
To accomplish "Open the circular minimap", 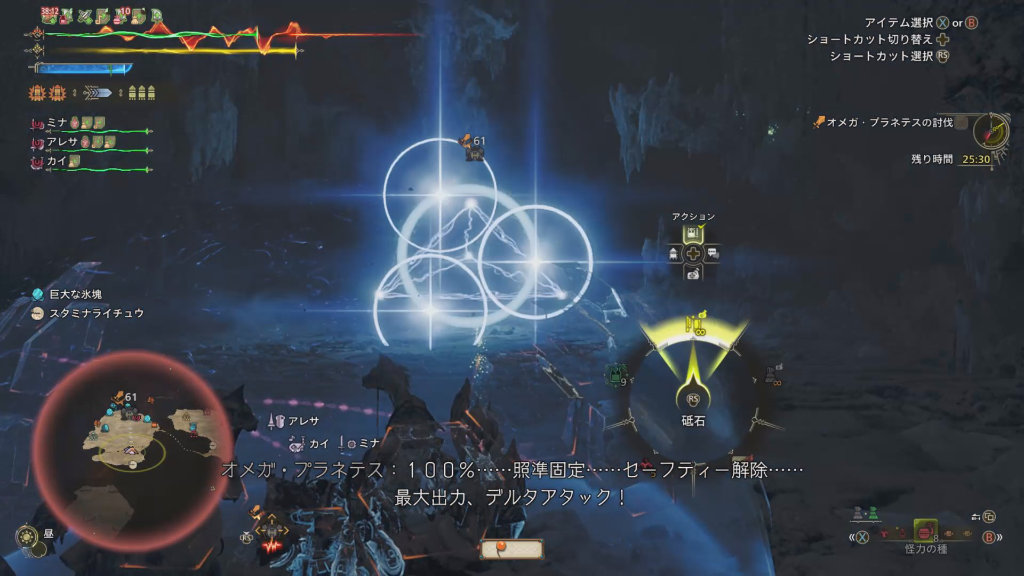I will tap(133, 436).
